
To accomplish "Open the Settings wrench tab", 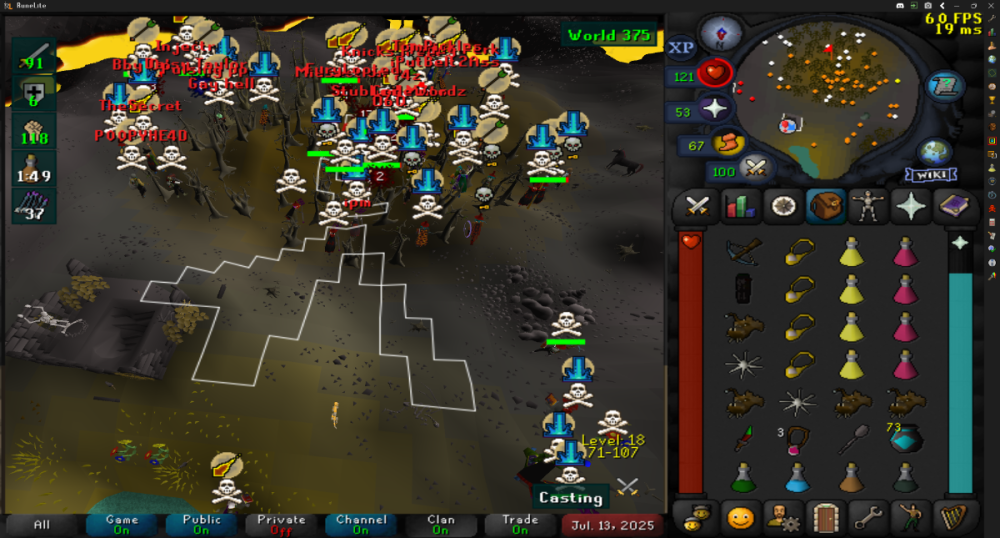I will (868, 518).
